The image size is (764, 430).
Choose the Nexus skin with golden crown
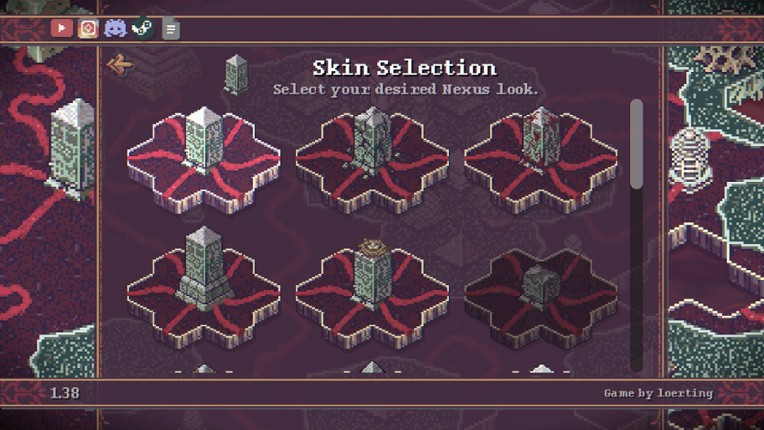tap(372, 280)
